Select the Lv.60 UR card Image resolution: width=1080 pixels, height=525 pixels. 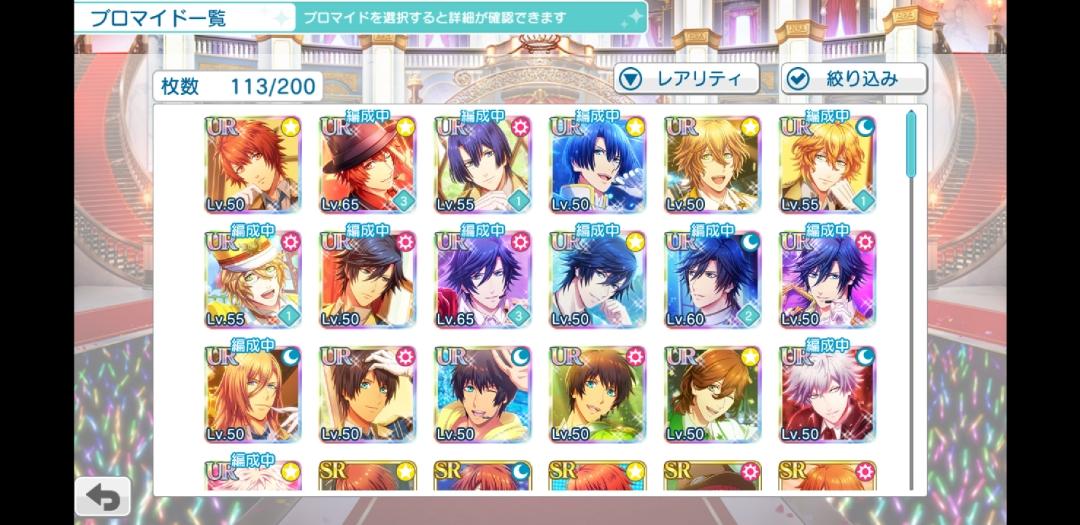click(x=712, y=280)
